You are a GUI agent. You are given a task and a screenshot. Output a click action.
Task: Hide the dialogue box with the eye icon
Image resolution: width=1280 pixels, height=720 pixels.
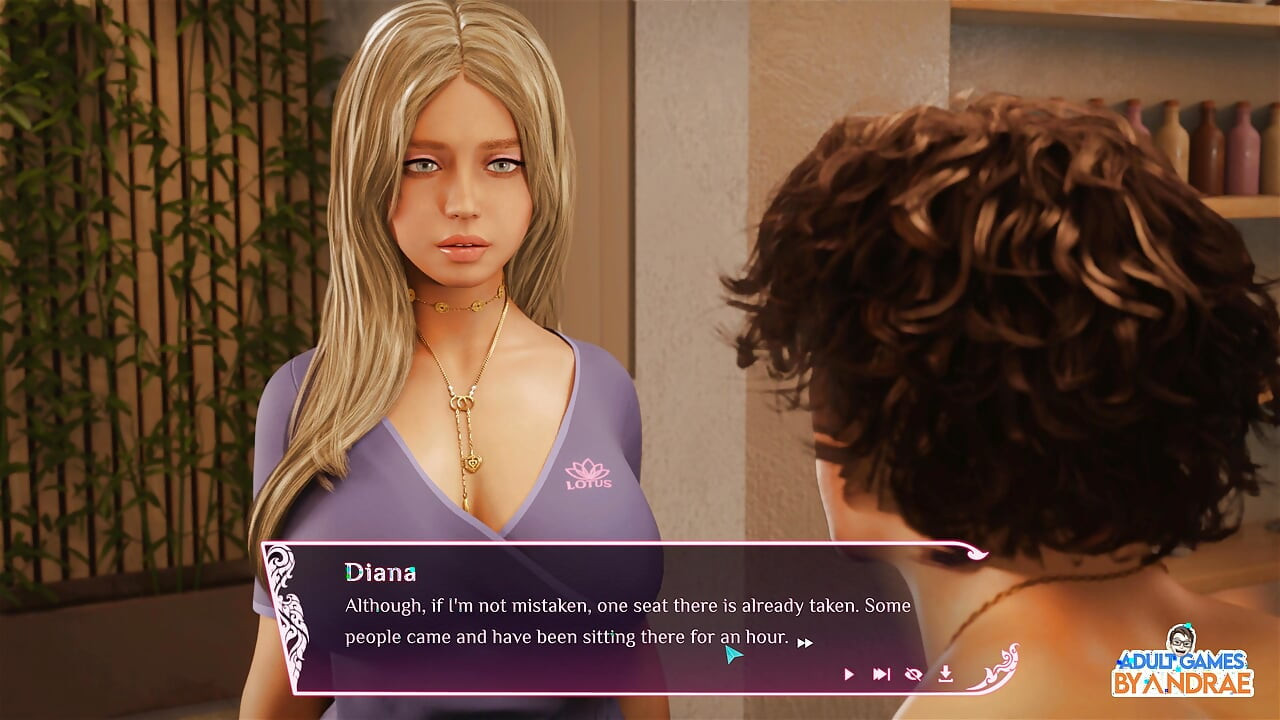pos(913,674)
